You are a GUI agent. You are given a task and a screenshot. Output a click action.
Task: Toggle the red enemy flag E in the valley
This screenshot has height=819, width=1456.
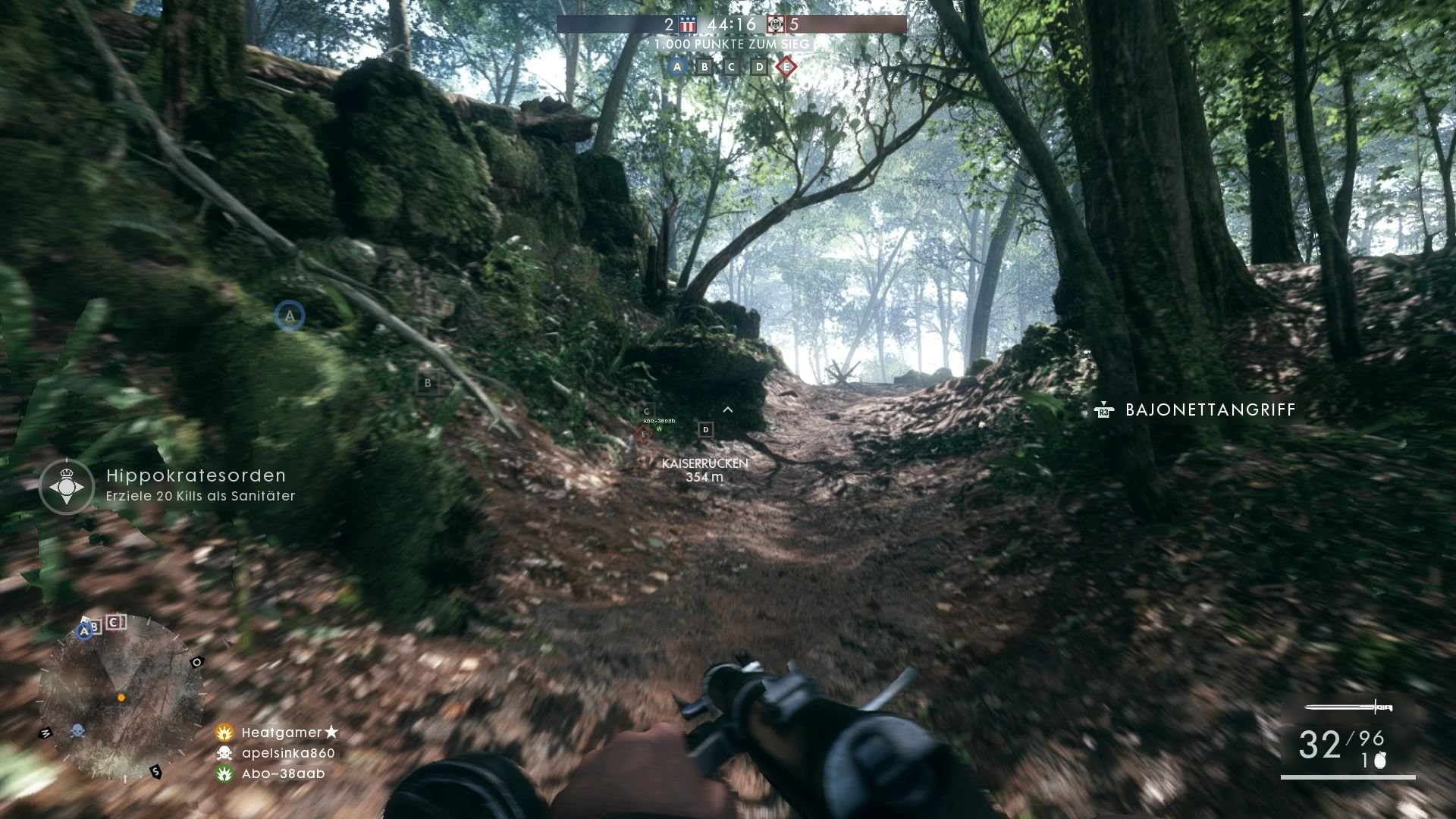(644, 435)
